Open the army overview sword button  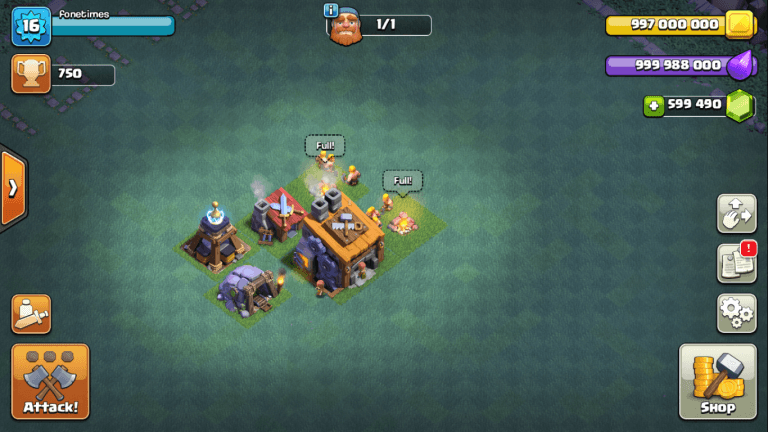(x=30, y=314)
